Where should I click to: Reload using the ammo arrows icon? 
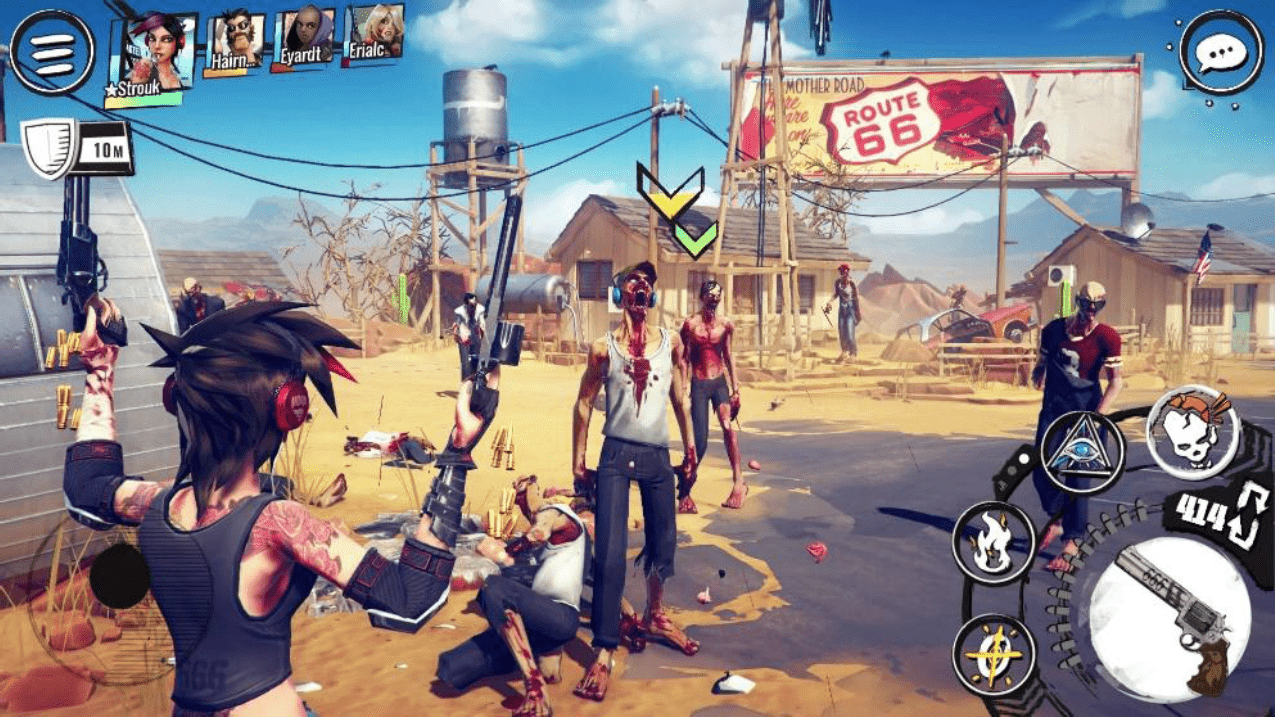point(1252,513)
